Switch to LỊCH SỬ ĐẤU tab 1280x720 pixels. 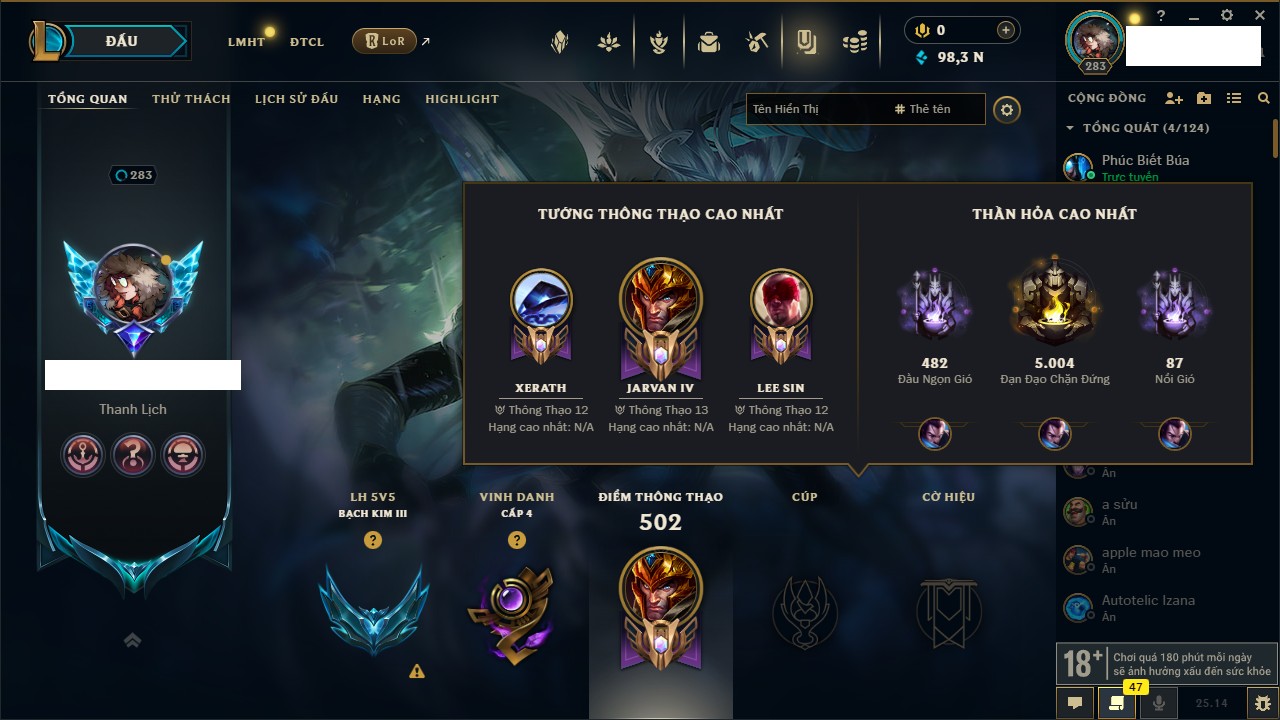[296, 99]
